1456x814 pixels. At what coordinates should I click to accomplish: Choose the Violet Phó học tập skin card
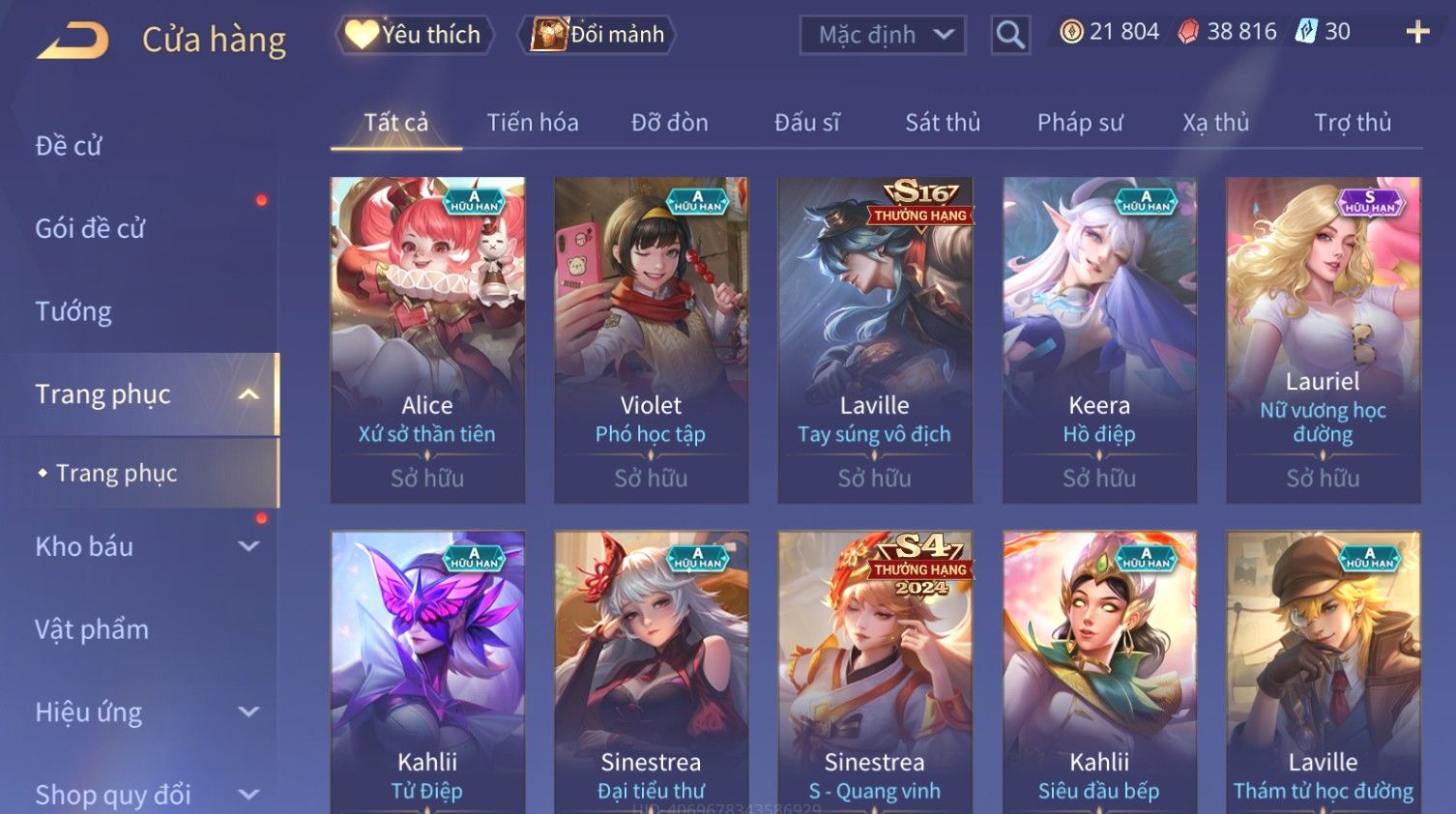pyautogui.click(x=651, y=338)
